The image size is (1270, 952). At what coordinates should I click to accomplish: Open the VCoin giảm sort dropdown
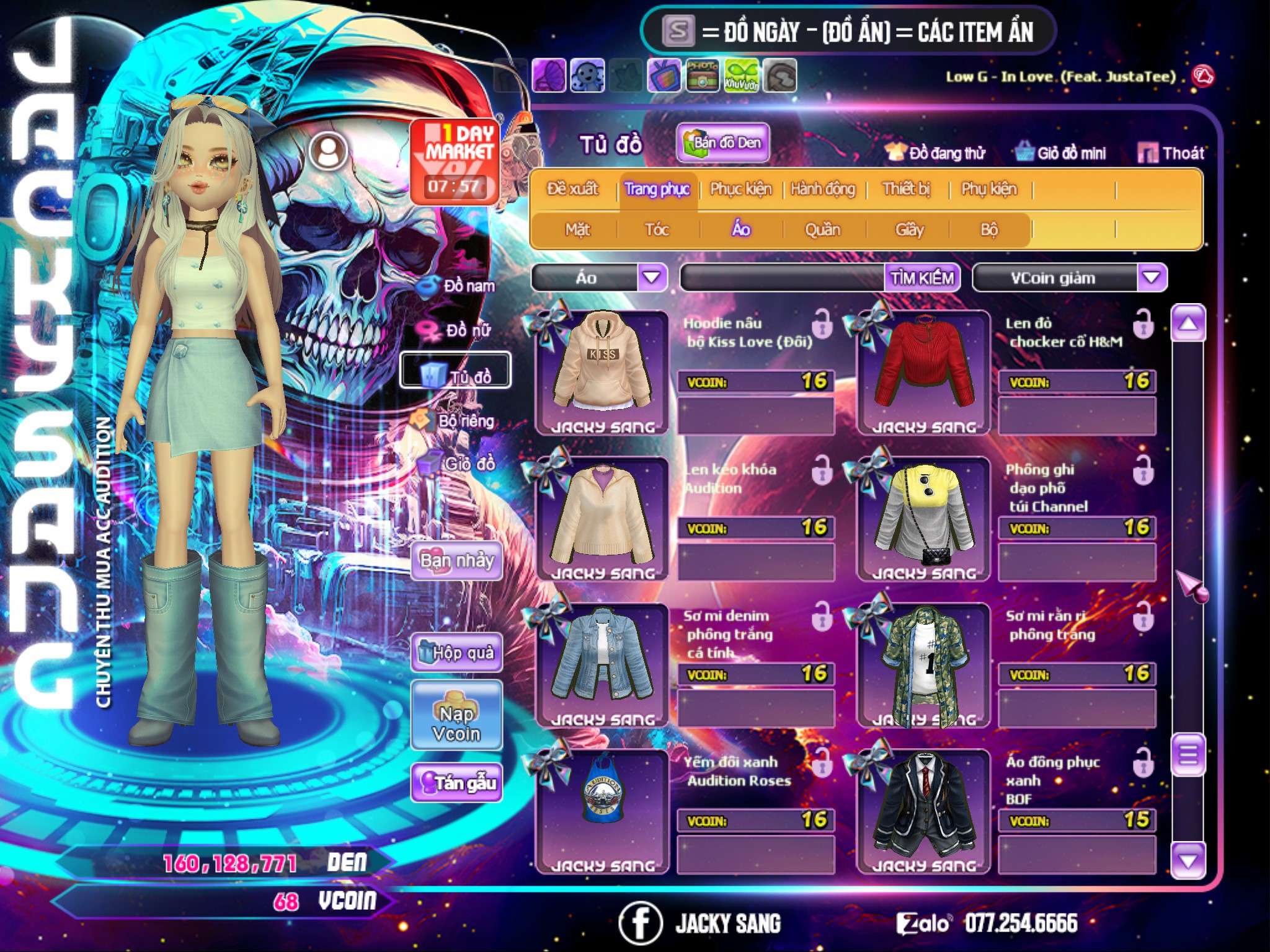pyautogui.click(x=1152, y=277)
